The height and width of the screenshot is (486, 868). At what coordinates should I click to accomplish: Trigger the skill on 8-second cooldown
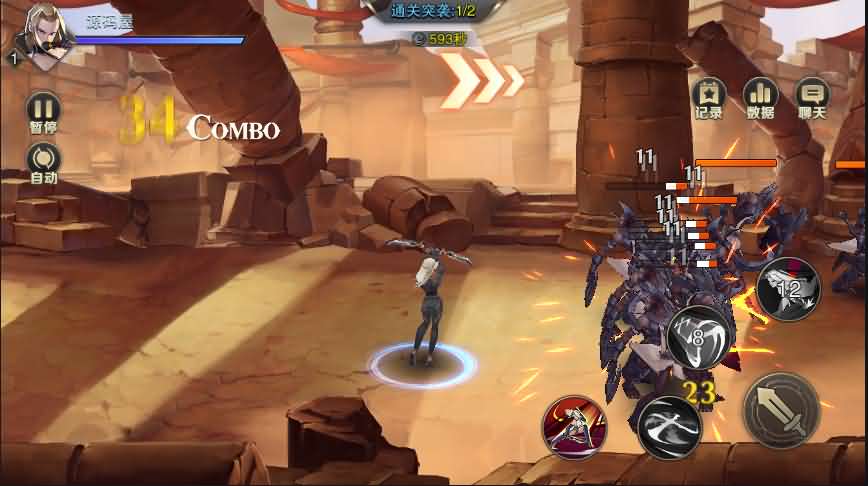[698, 336]
